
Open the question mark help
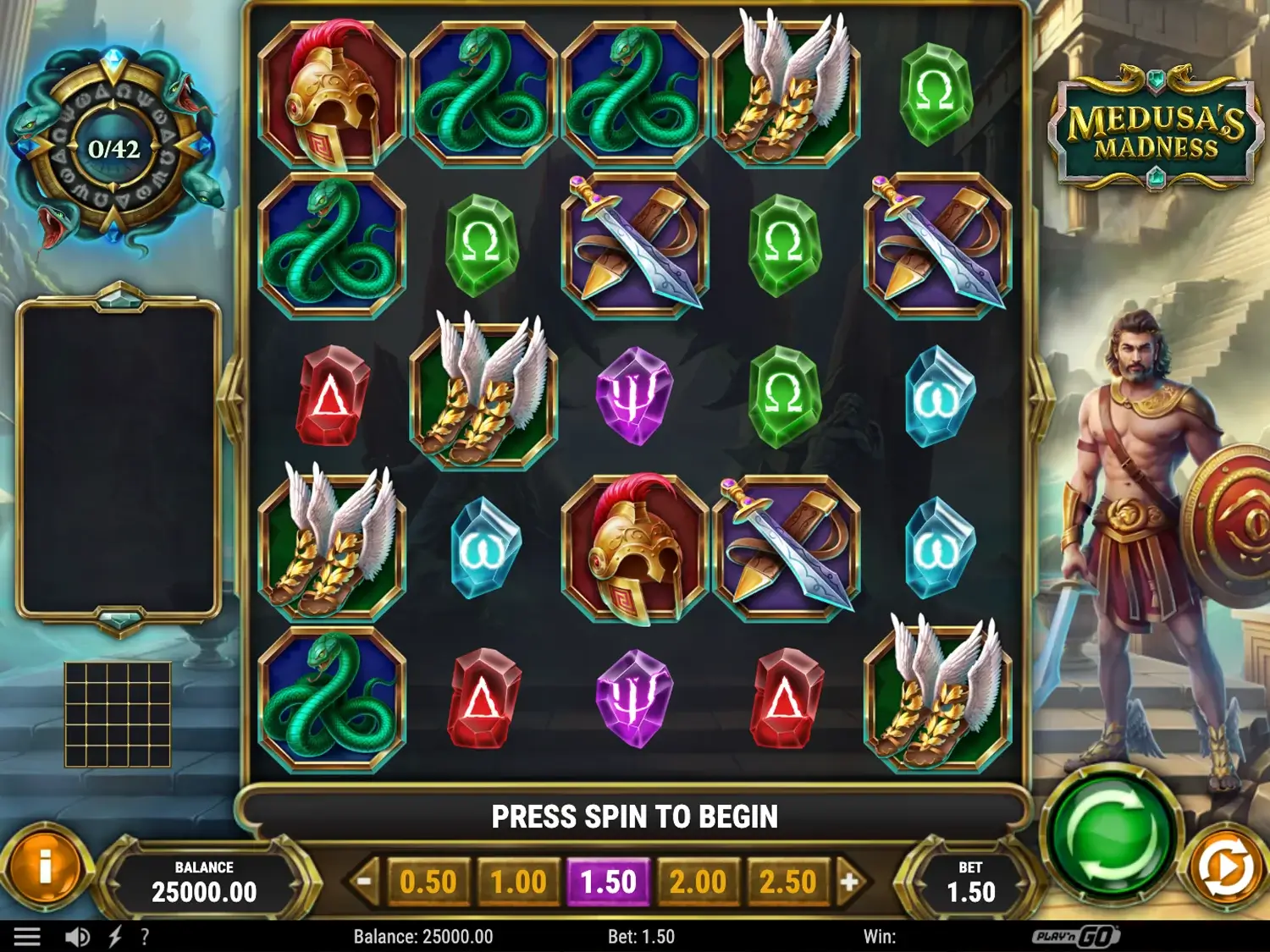(145, 937)
